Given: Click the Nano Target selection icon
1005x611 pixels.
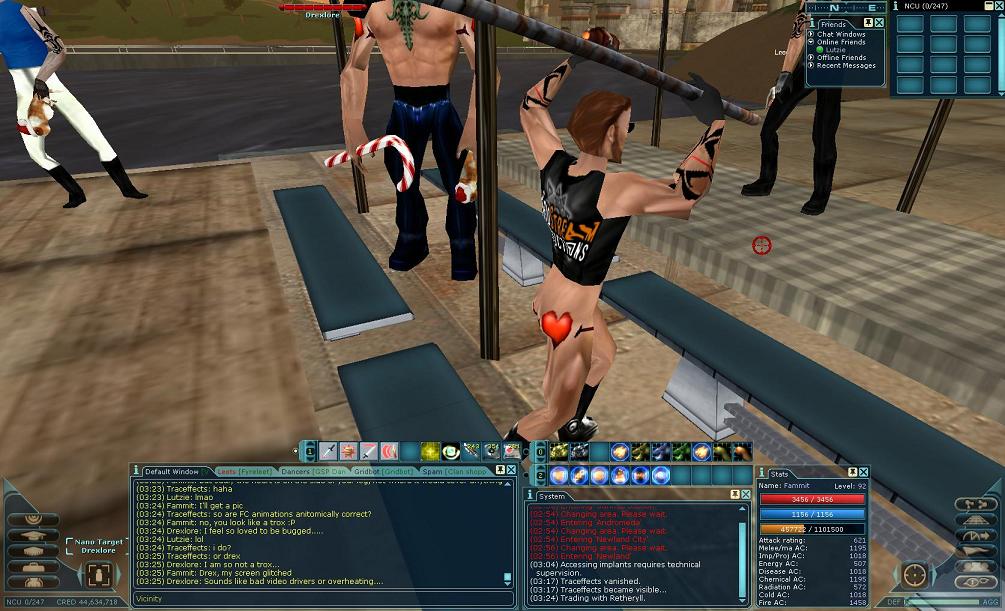Looking at the screenshot, I should point(98,574).
